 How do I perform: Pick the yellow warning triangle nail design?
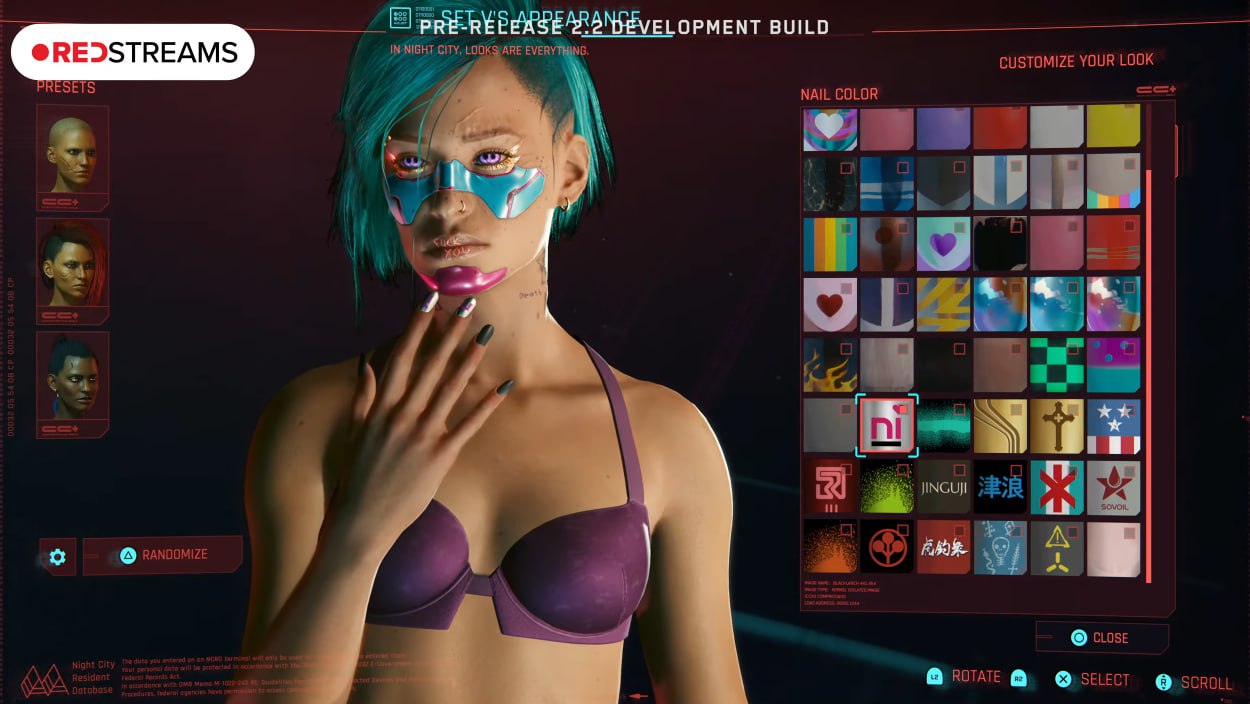1057,547
